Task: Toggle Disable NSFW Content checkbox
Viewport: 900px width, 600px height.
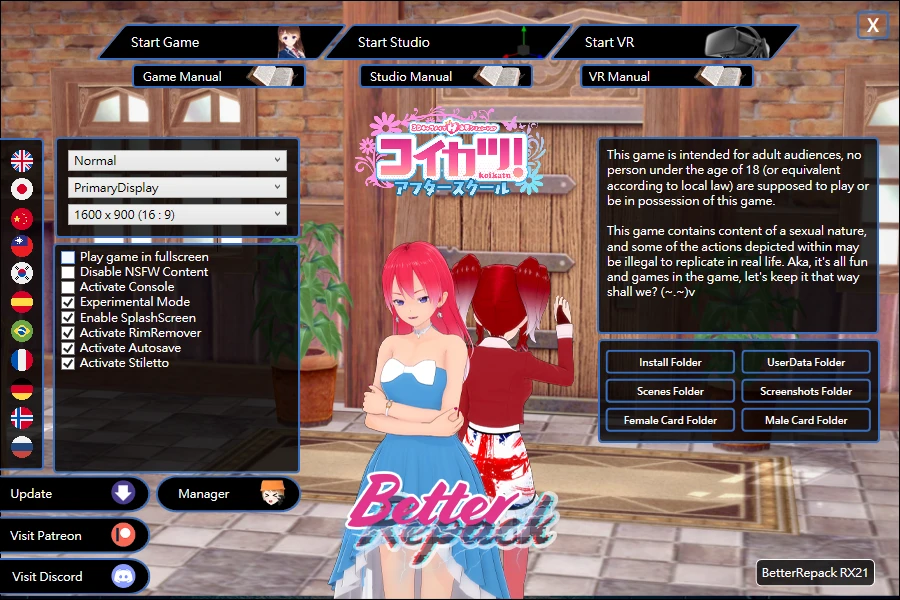Action: 68,272
